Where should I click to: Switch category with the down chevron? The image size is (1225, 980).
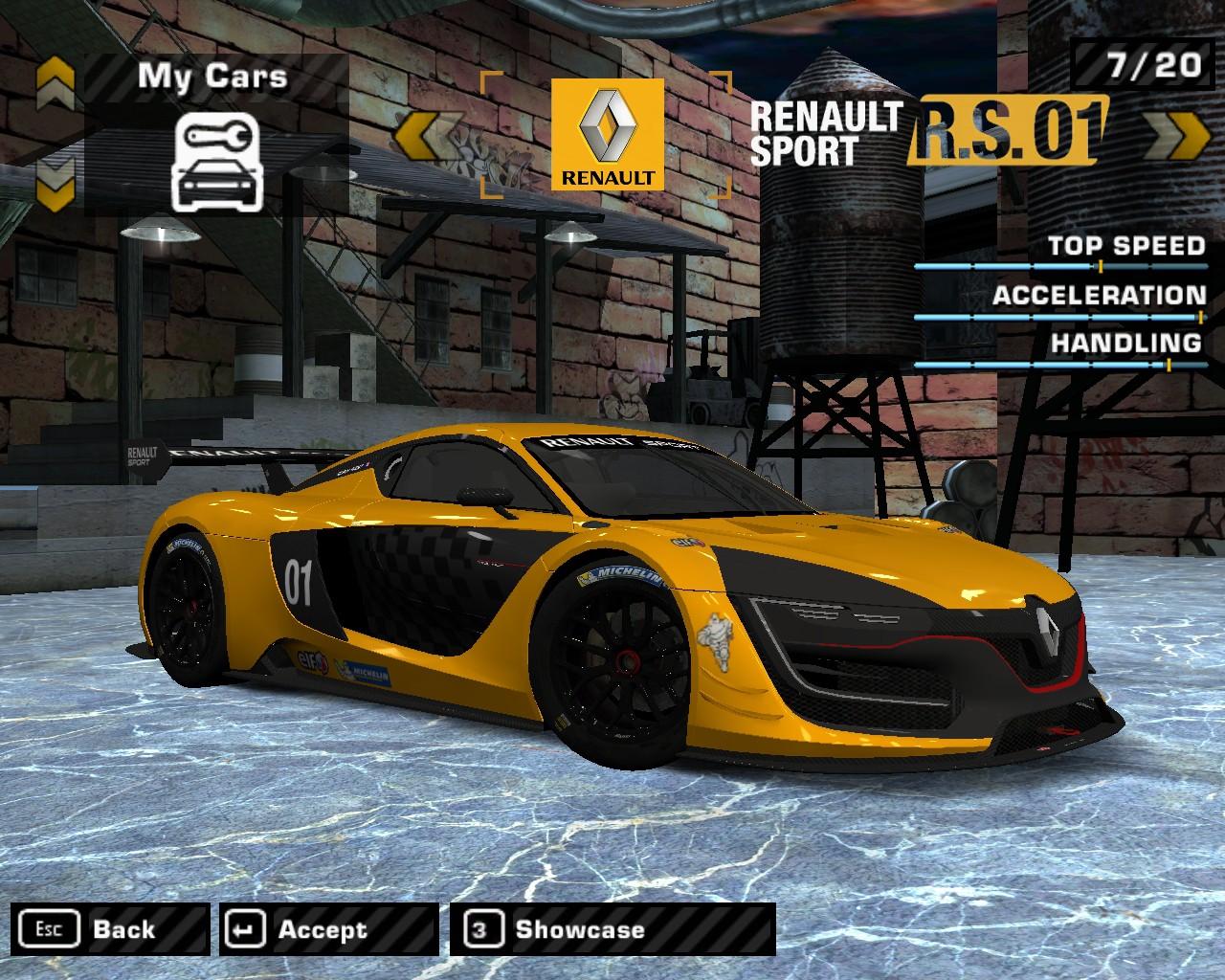point(56,183)
